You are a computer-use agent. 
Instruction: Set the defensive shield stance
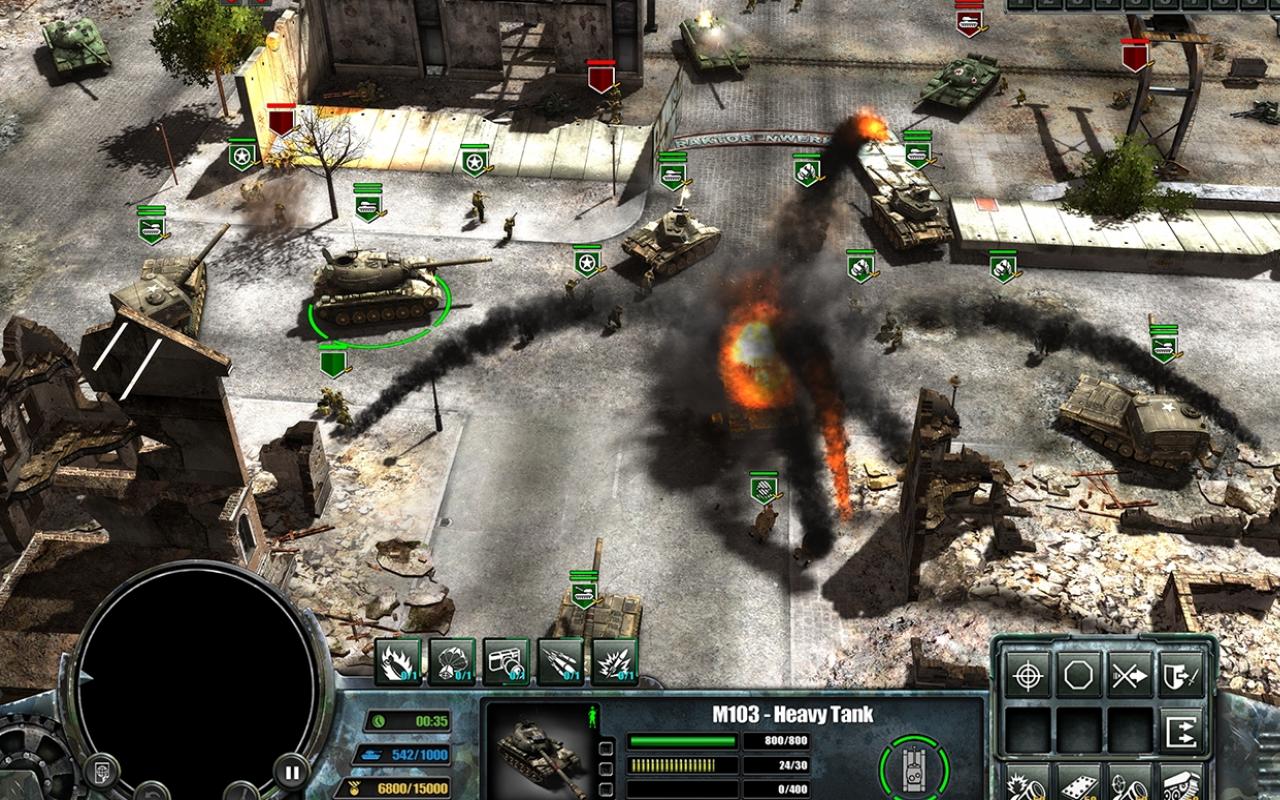click(x=1181, y=675)
